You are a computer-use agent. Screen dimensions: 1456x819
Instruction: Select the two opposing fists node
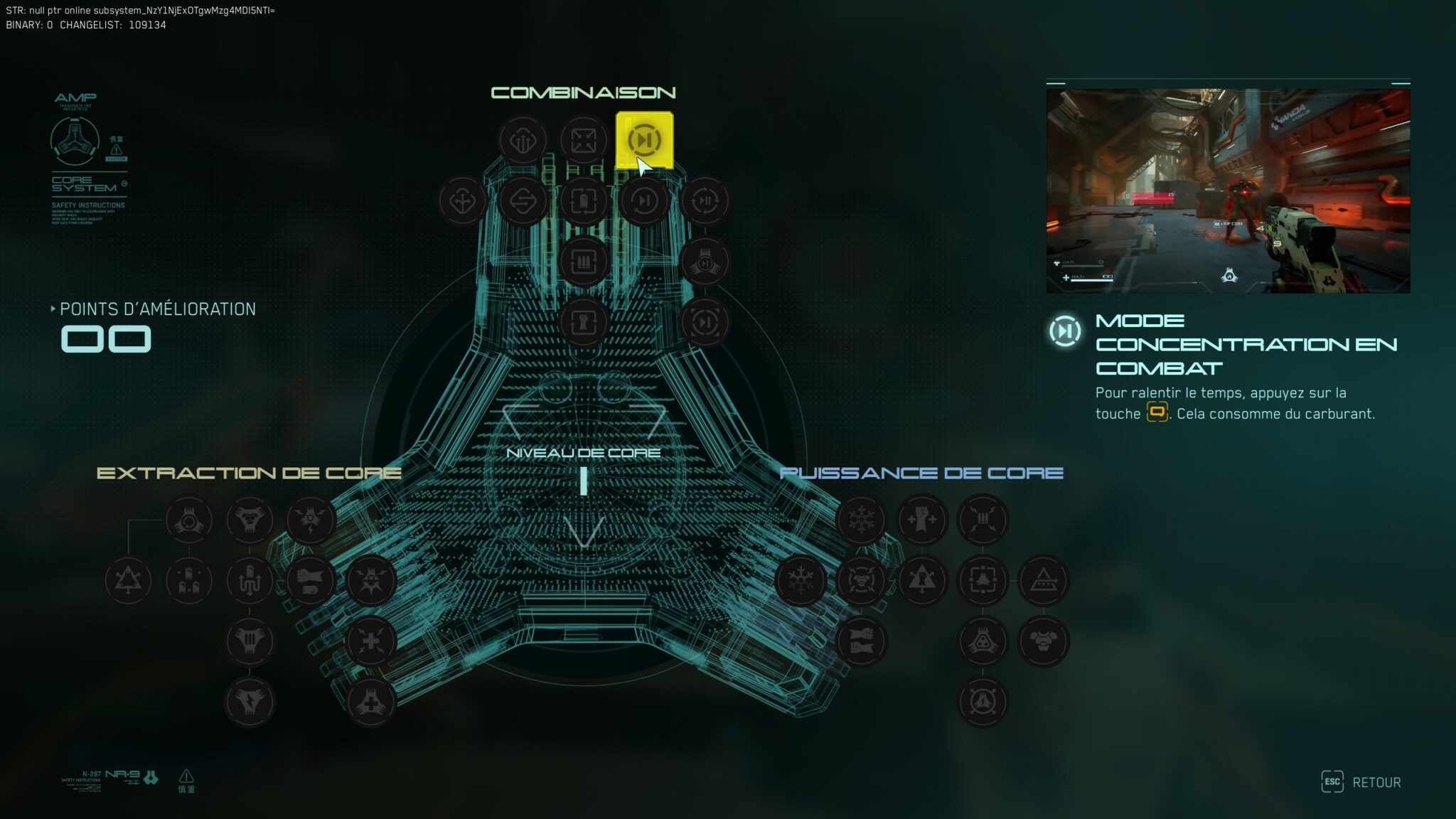coord(861,641)
